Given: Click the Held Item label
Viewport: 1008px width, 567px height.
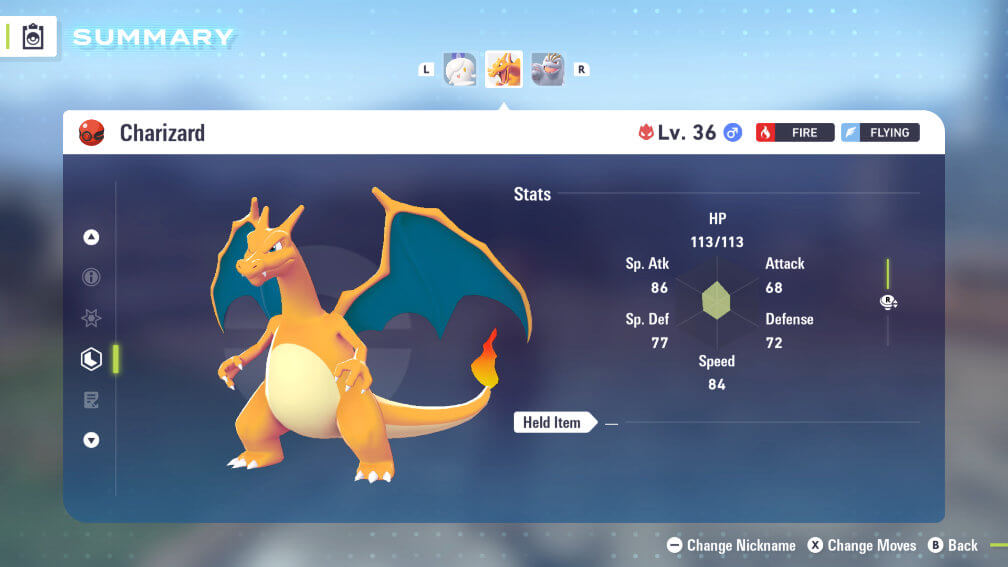Looking at the screenshot, I should coord(553,423).
